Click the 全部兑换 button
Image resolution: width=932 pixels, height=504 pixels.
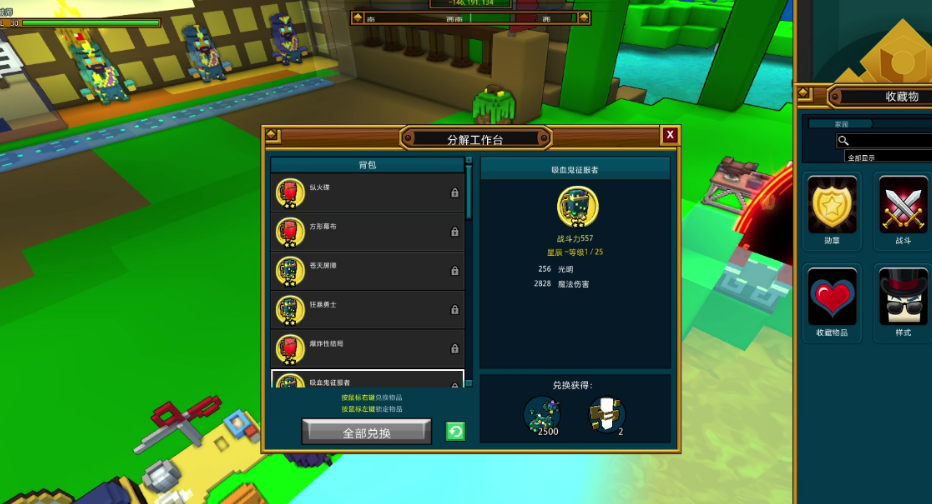(x=366, y=432)
